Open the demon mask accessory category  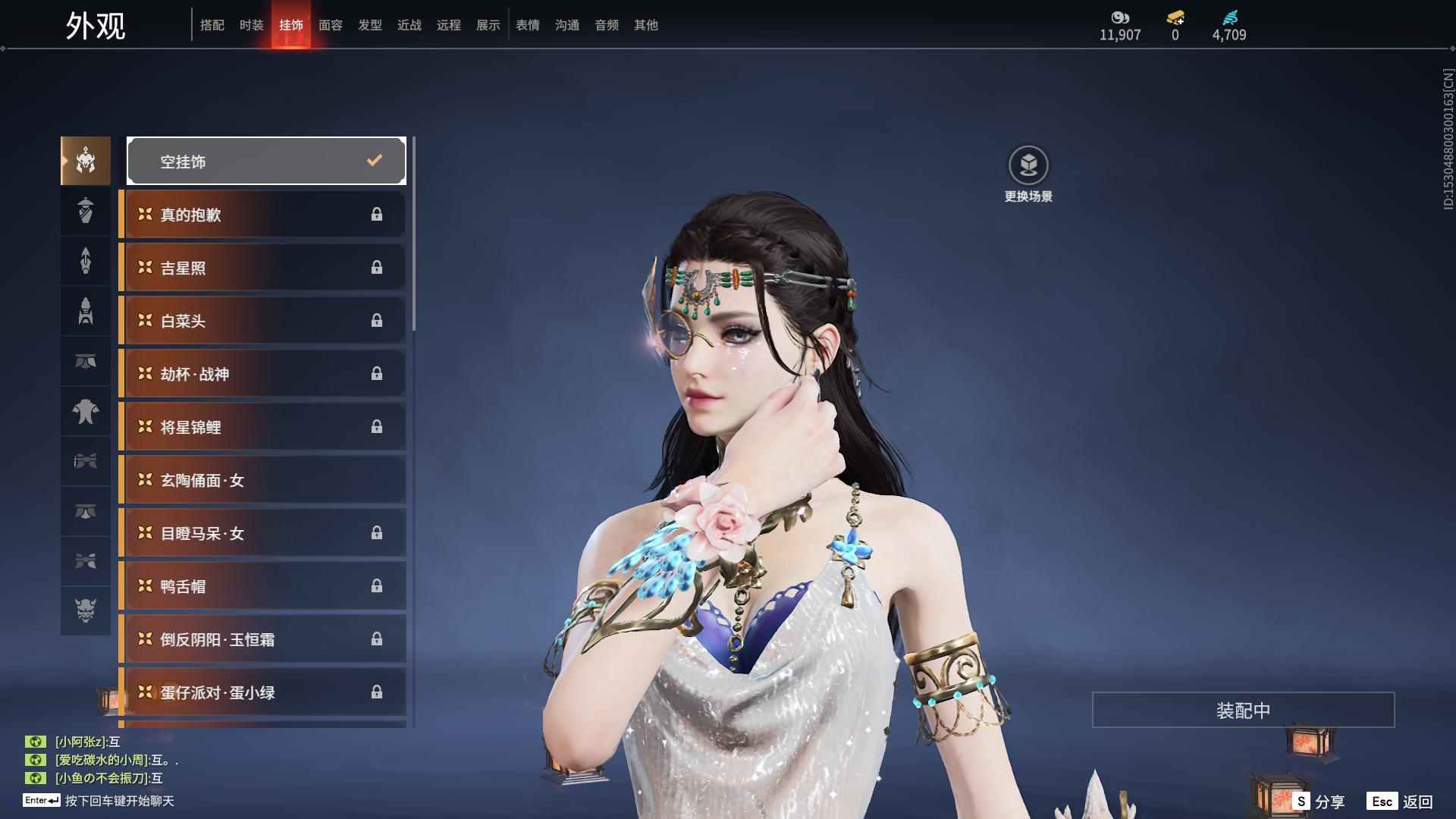86,610
